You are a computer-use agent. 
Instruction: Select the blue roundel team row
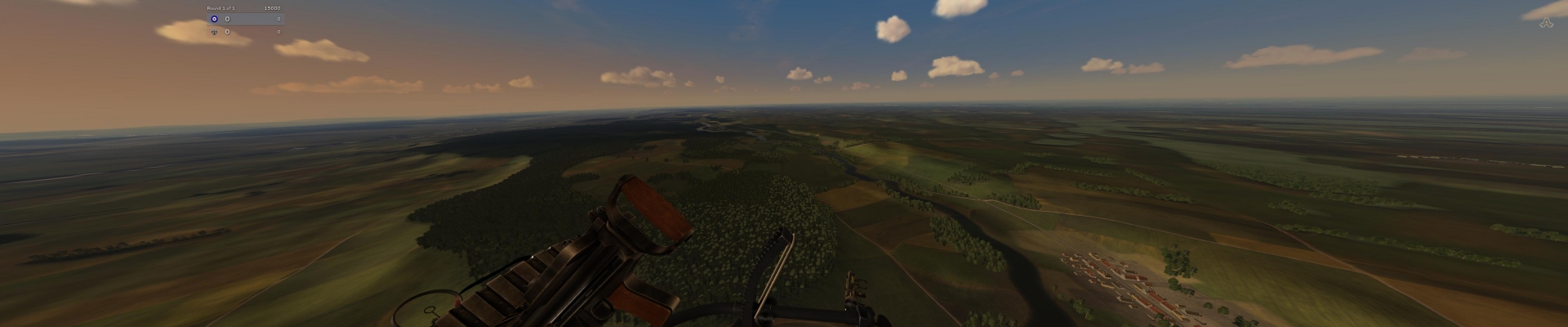(x=245, y=19)
